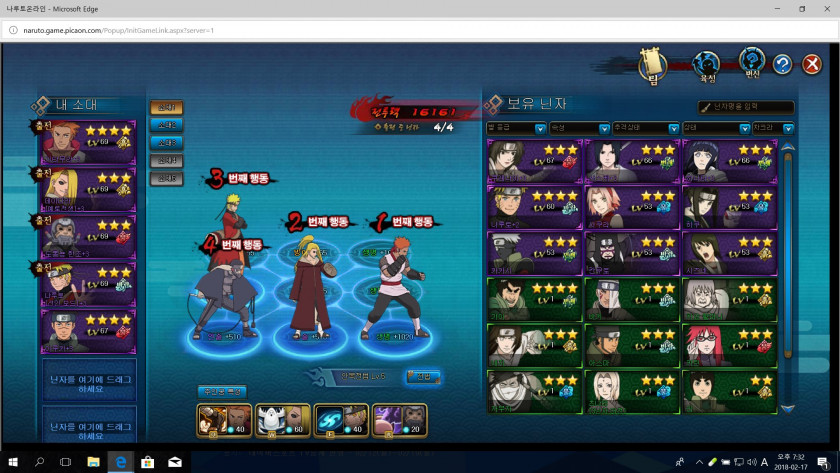This screenshot has width=840, height=473.
Task: Open the 속성 attribute filter dropdown
Action: click(x=579, y=129)
